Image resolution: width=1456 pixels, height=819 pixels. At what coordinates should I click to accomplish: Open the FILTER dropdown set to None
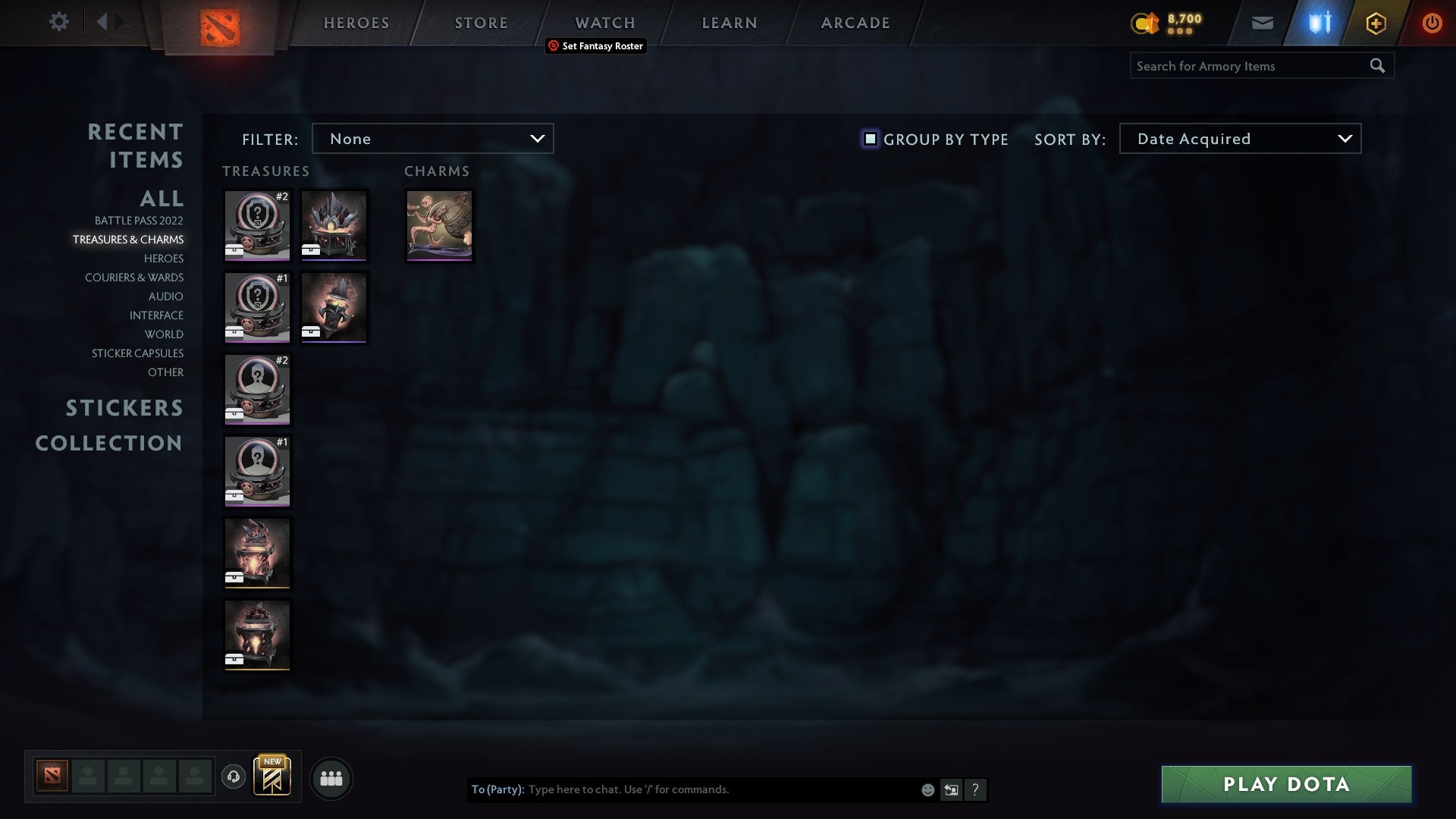tap(432, 139)
